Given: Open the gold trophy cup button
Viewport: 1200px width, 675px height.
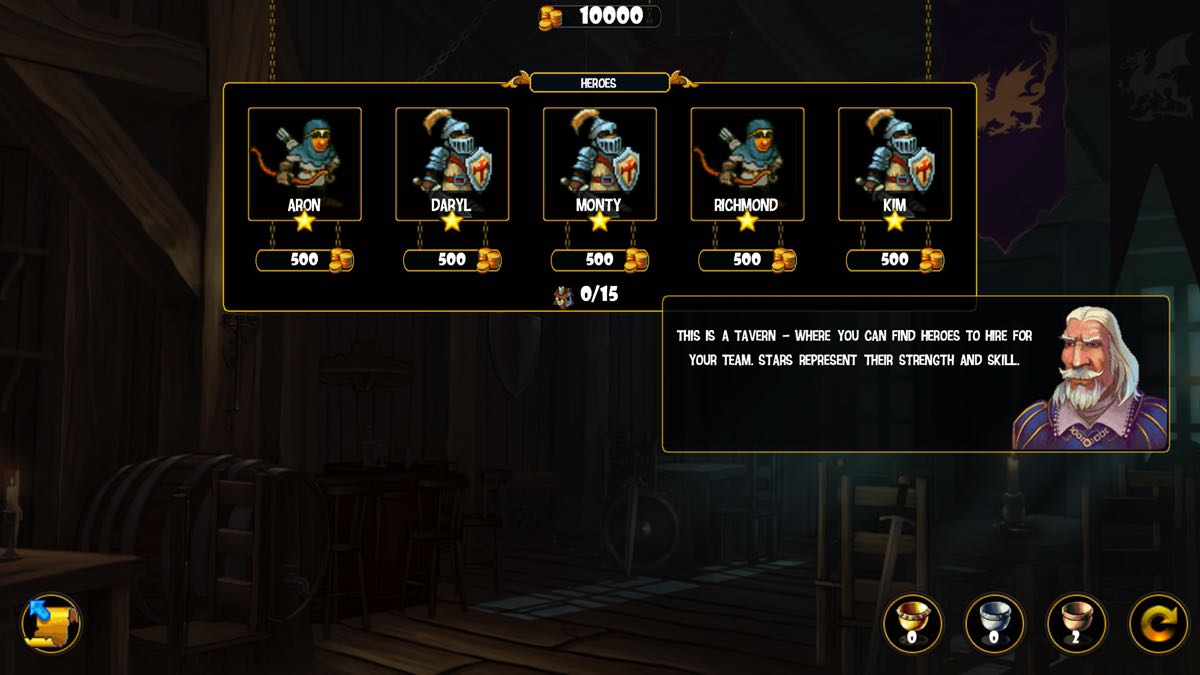Looking at the screenshot, I should tap(912, 624).
